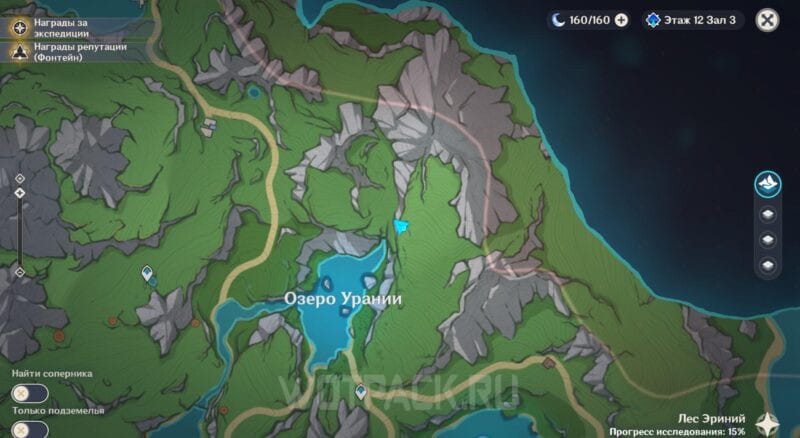Close the map with the X button
Screen dimensions: 800x438
(767, 20)
